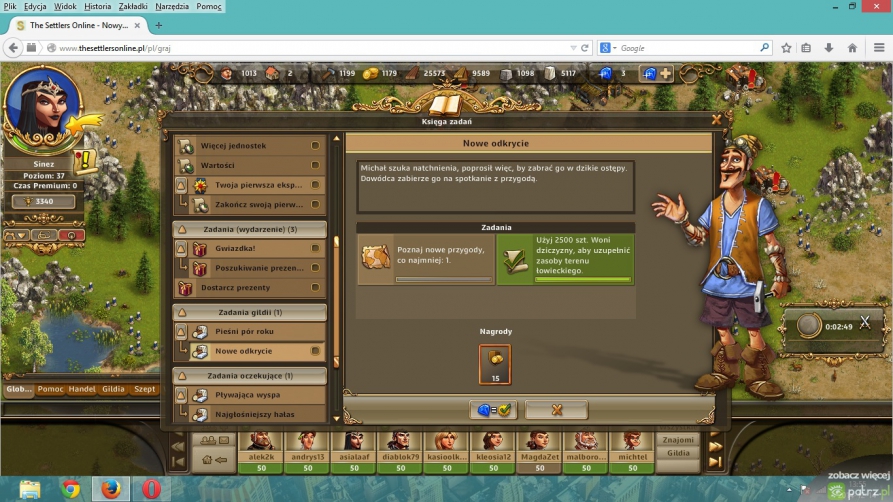
Task: Reload the page in the browser
Action: click(585, 47)
